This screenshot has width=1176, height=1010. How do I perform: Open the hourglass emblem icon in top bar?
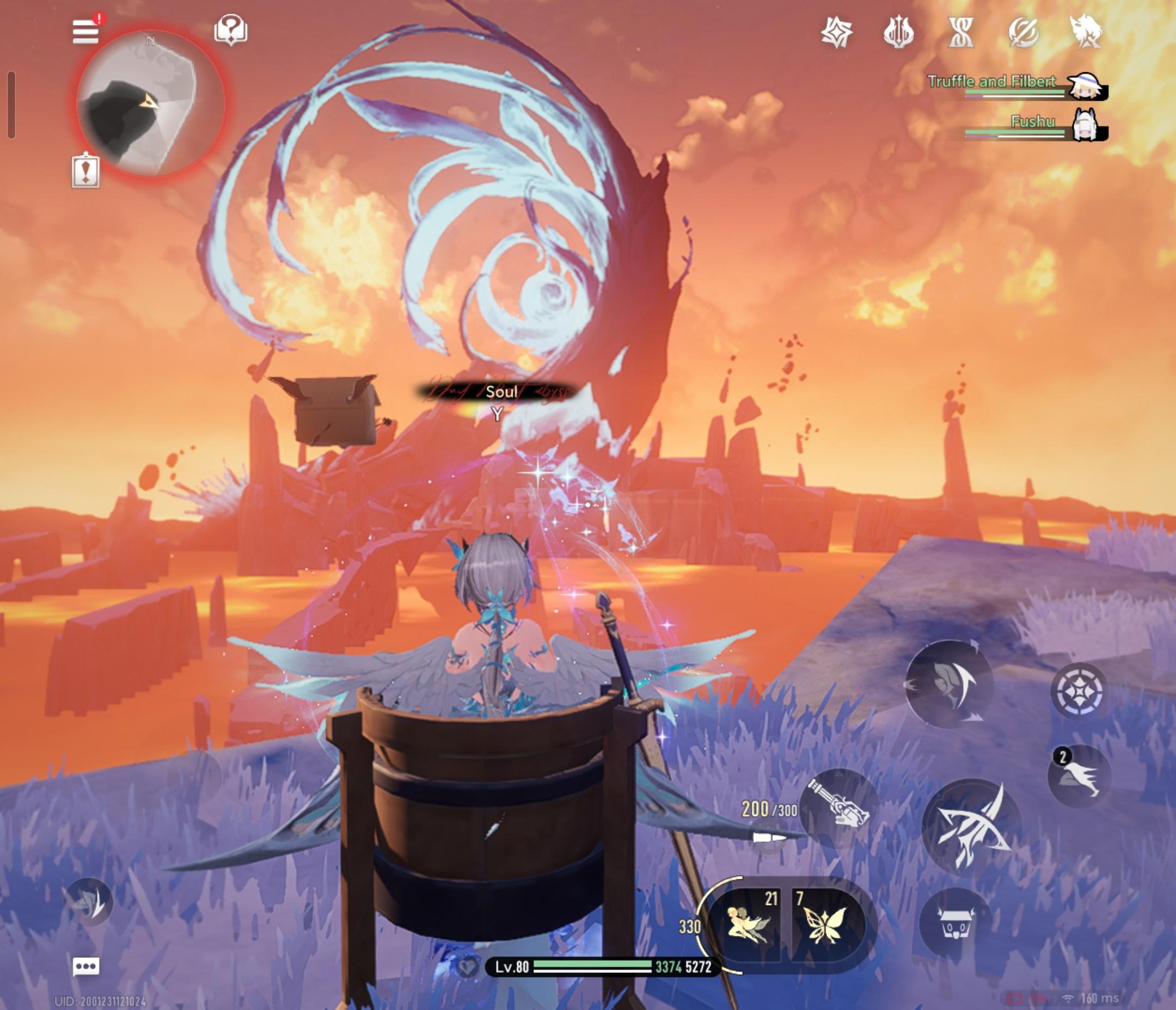961,32
